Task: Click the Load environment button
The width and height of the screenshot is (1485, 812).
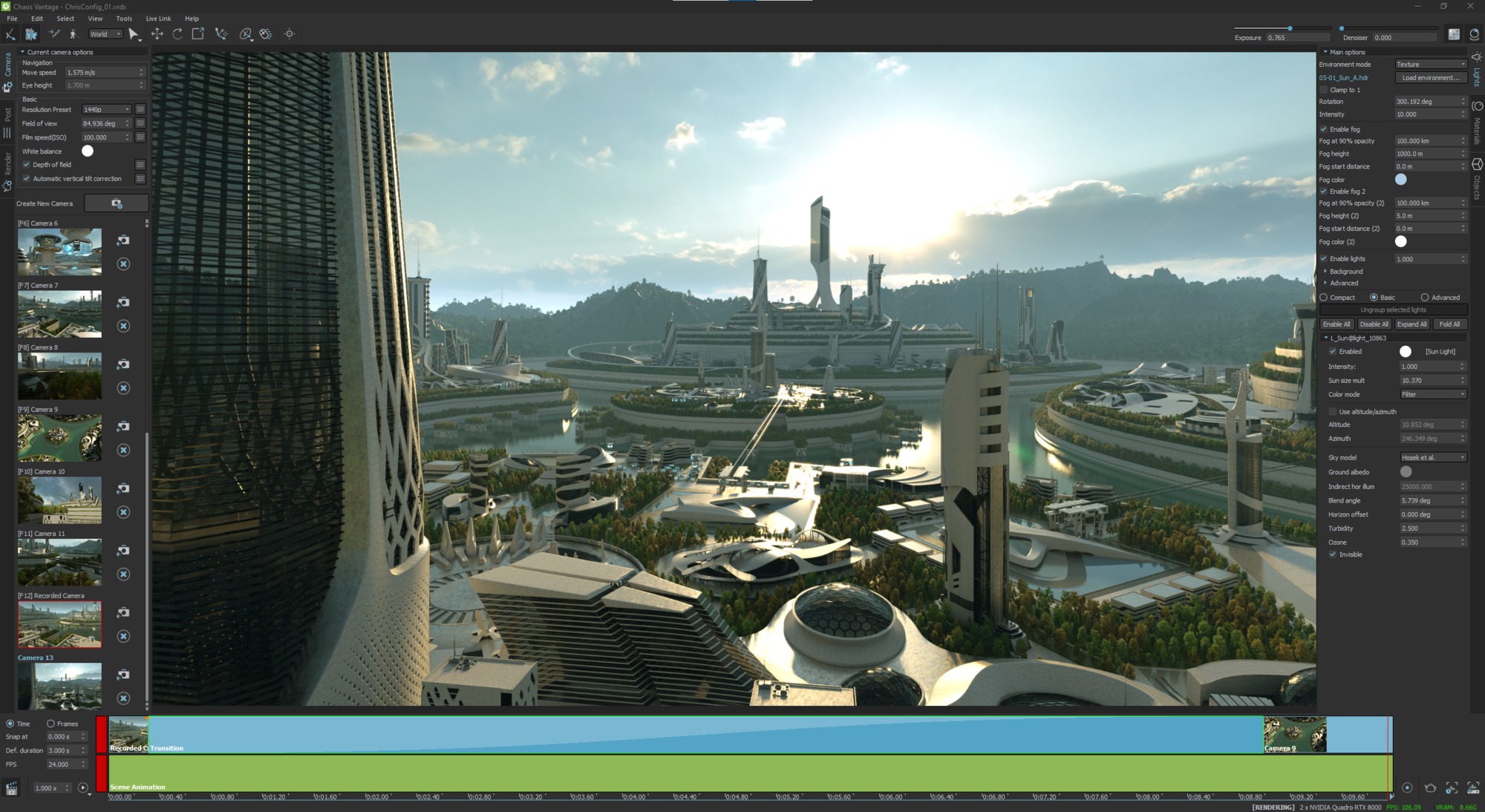Action: (1430, 77)
